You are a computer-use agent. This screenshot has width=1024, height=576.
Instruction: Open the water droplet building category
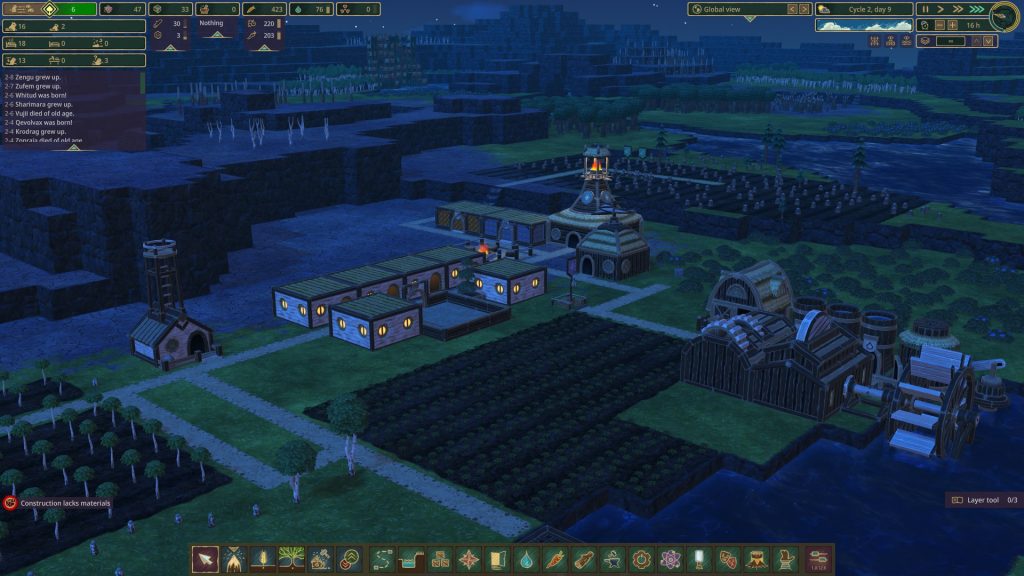coord(525,559)
